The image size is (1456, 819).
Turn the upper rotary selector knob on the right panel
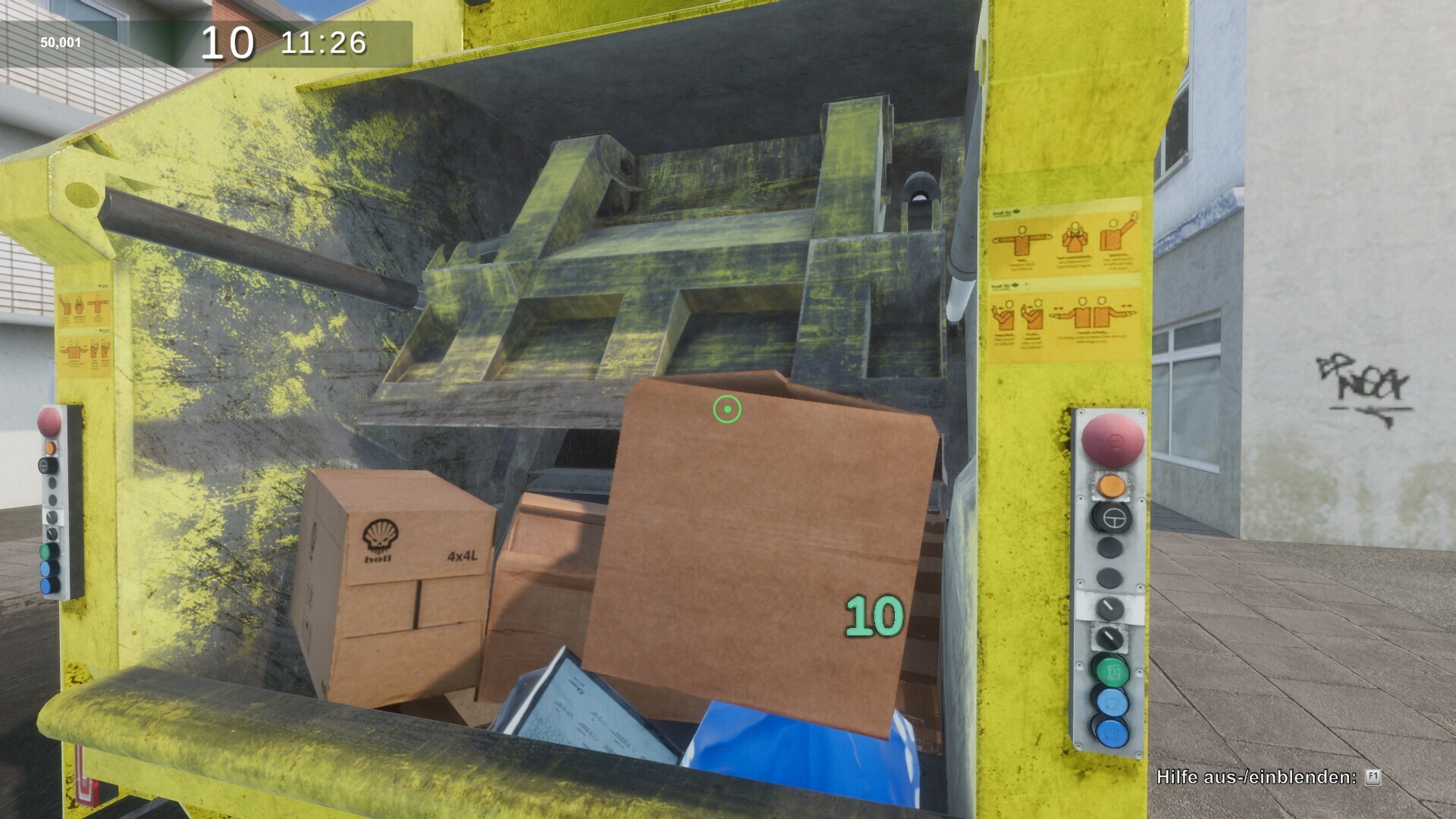pos(1109,607)
